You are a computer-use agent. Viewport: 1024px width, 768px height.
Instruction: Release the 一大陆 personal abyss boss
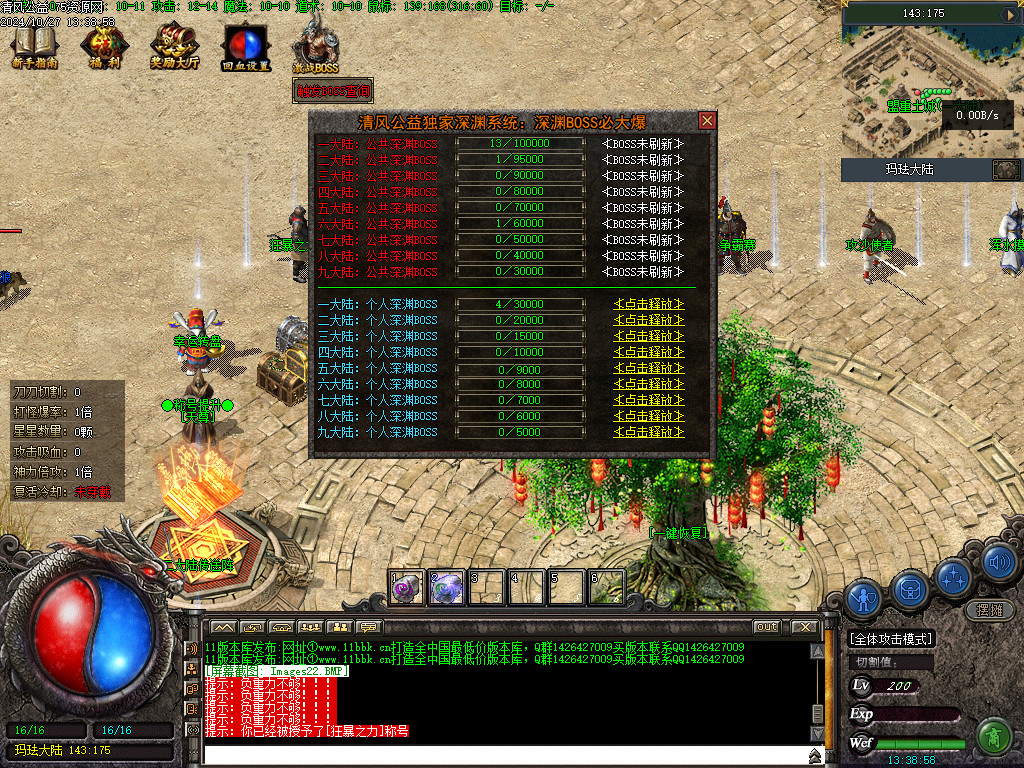click(x=649, y=304)
